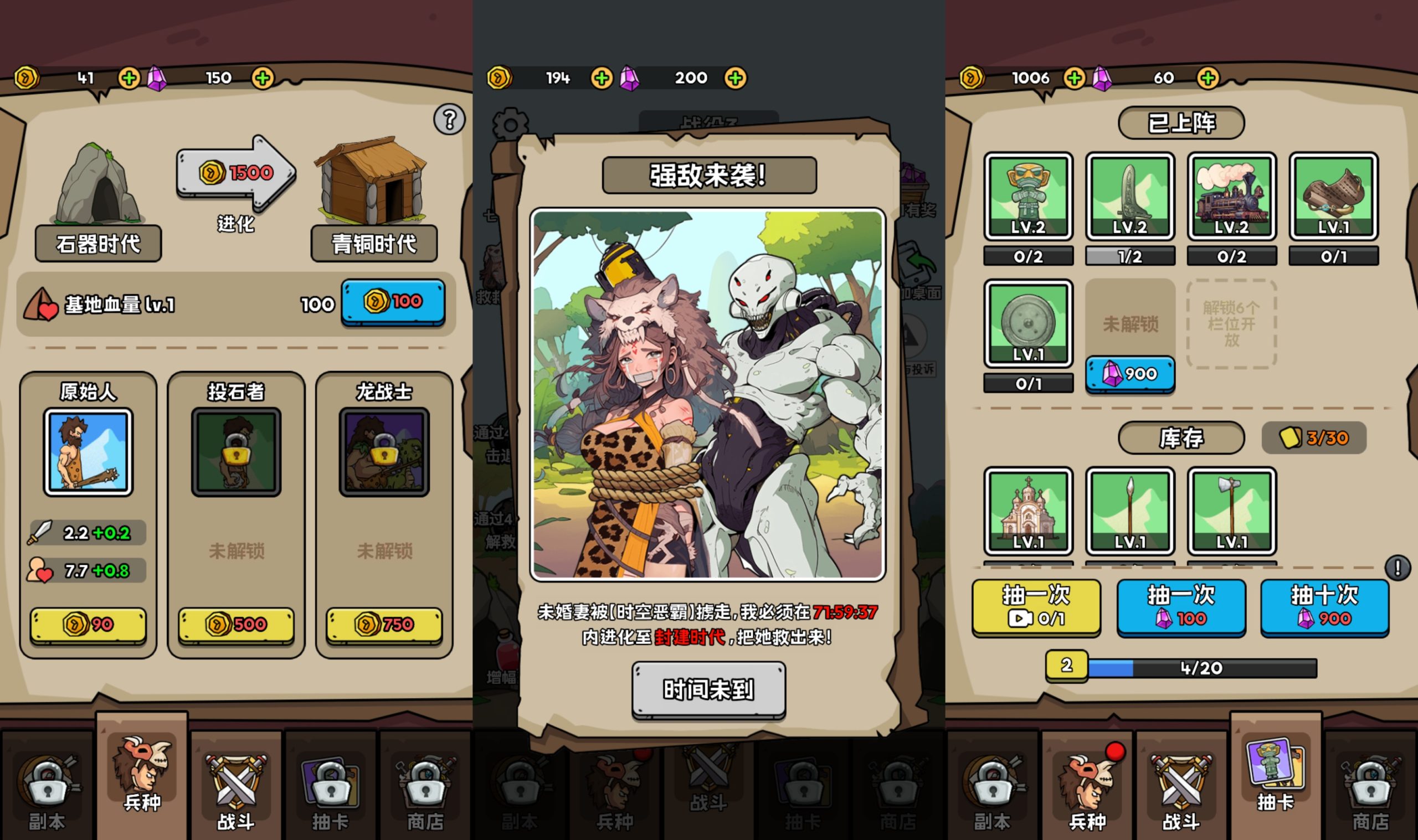Open the exclamation mark info icon
Viewport: 1418px width, 840px height.
click(1397, 568)
